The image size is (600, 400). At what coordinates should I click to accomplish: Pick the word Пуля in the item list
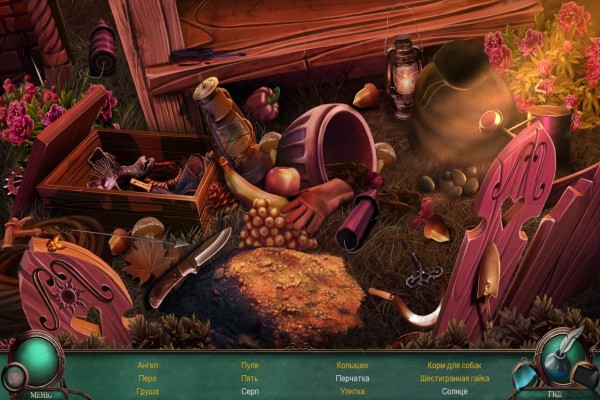coord(250,366)
